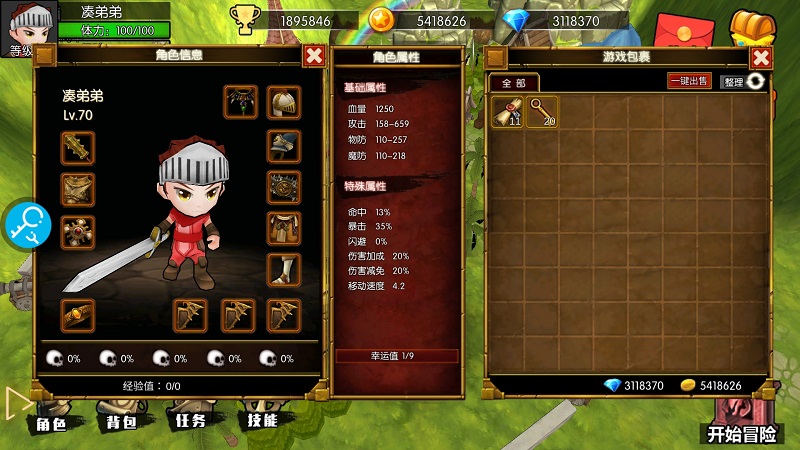Screen dimensions: 800x450
Task: Tap the 一键出售 sell-all button
Action: (x=689, y=81)
